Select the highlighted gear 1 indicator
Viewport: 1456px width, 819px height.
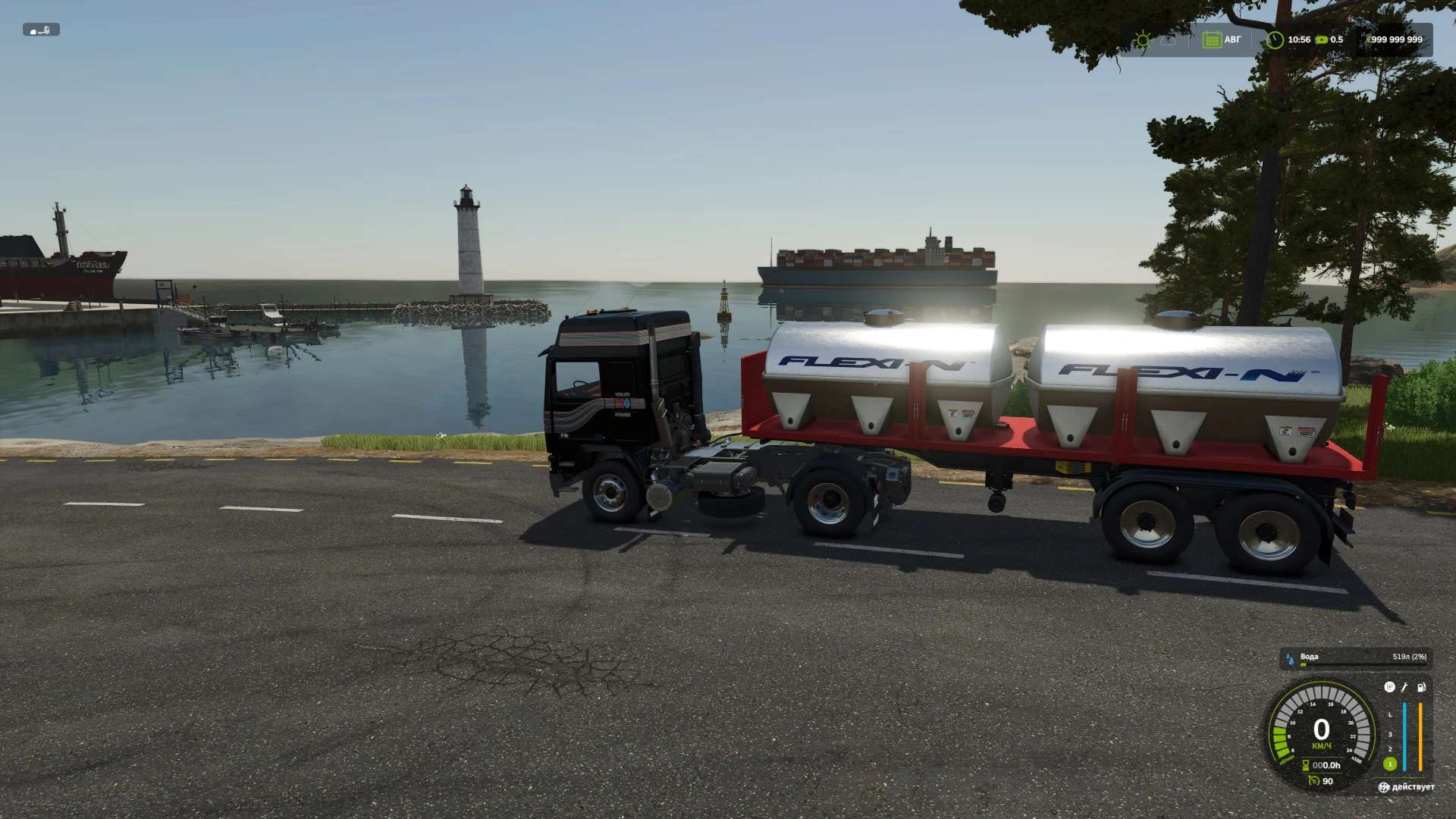1390,764
